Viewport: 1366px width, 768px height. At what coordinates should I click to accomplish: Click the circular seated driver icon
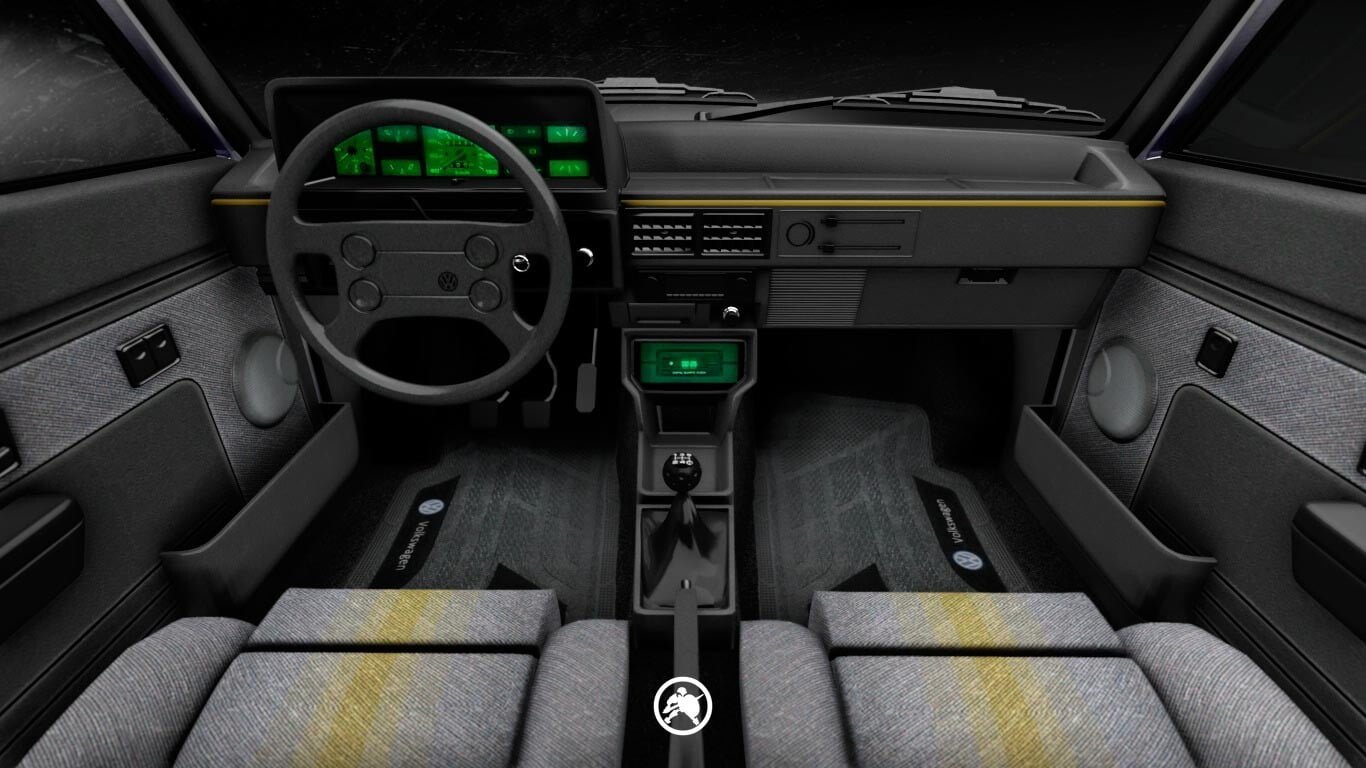(x=683, y=705)
